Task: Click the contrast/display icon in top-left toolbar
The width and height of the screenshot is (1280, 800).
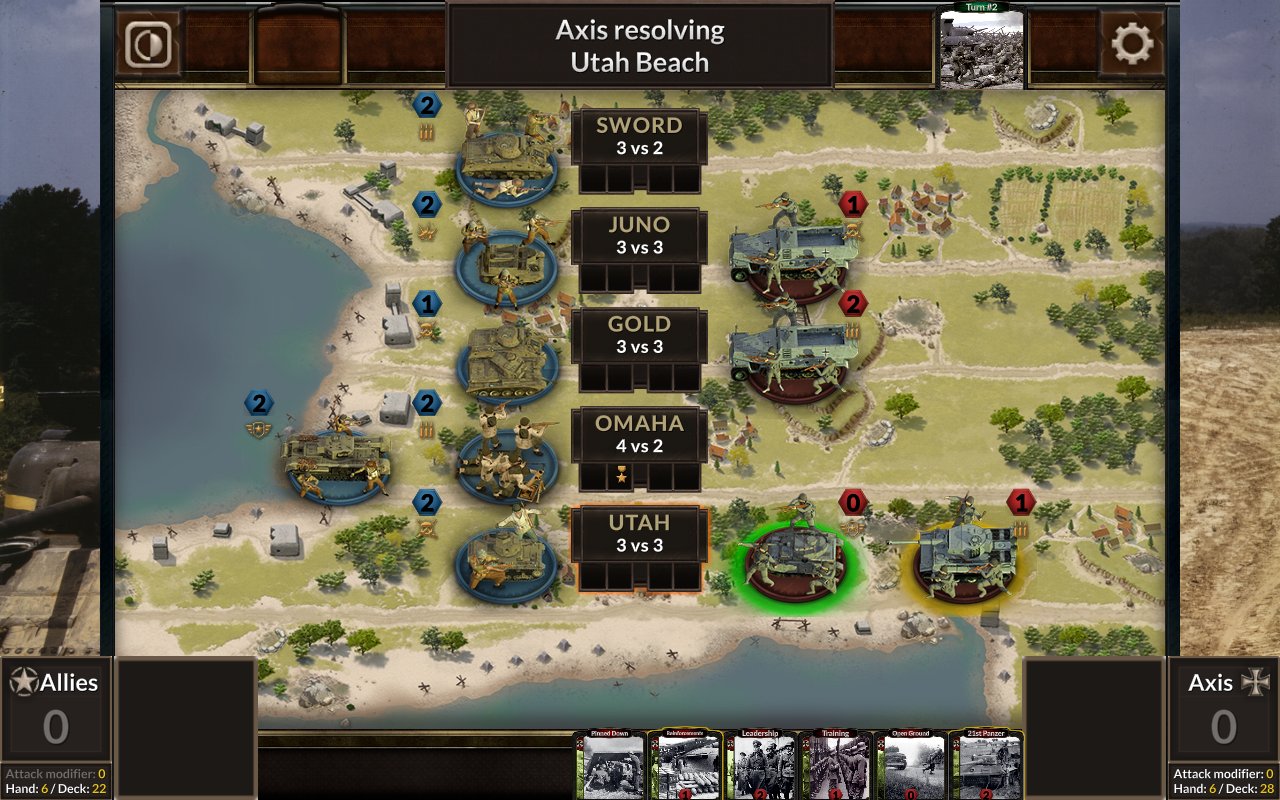Action: [148, 43]
